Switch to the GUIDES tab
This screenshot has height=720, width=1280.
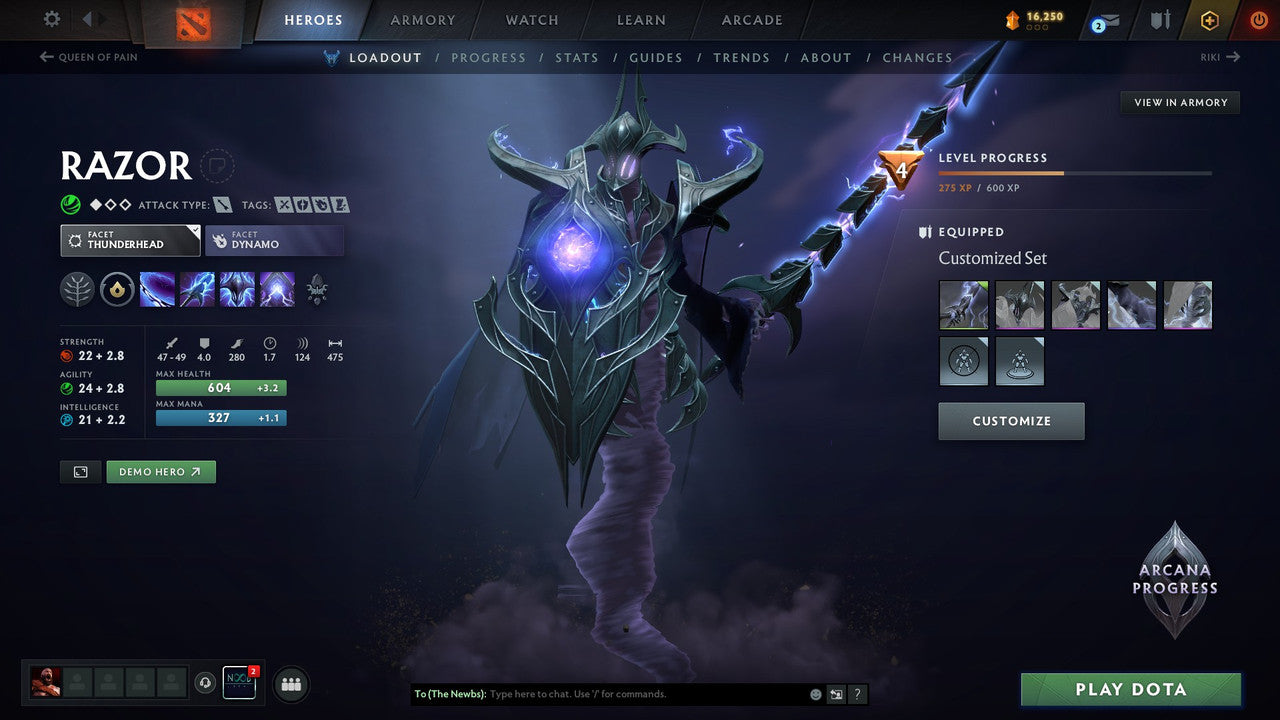pos(655,57)
